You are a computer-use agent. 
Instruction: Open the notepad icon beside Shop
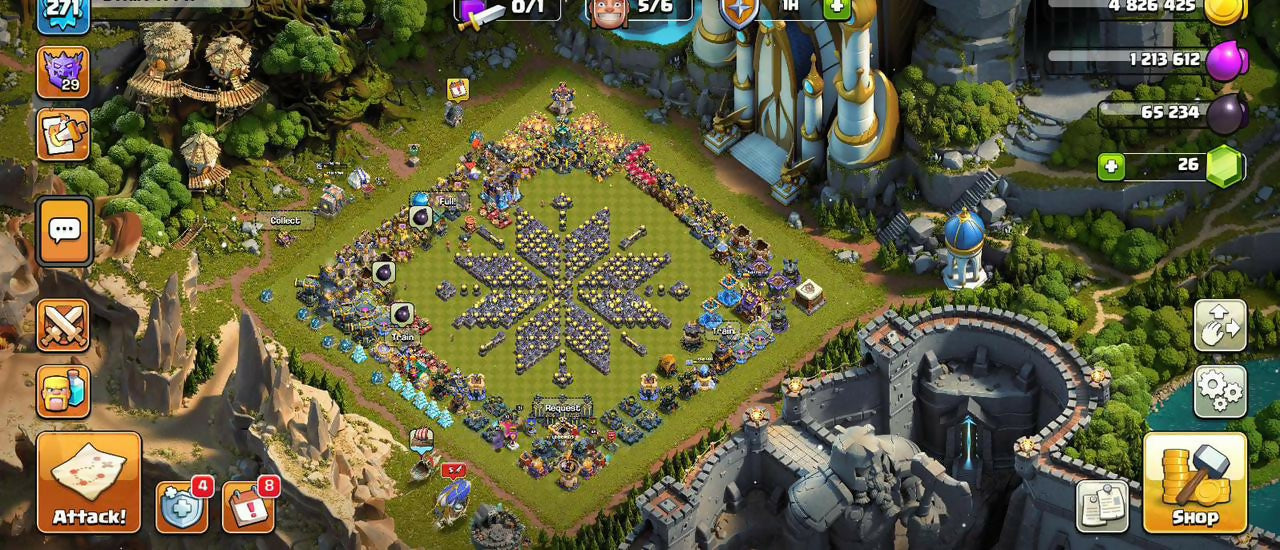tap(1102, 506)
